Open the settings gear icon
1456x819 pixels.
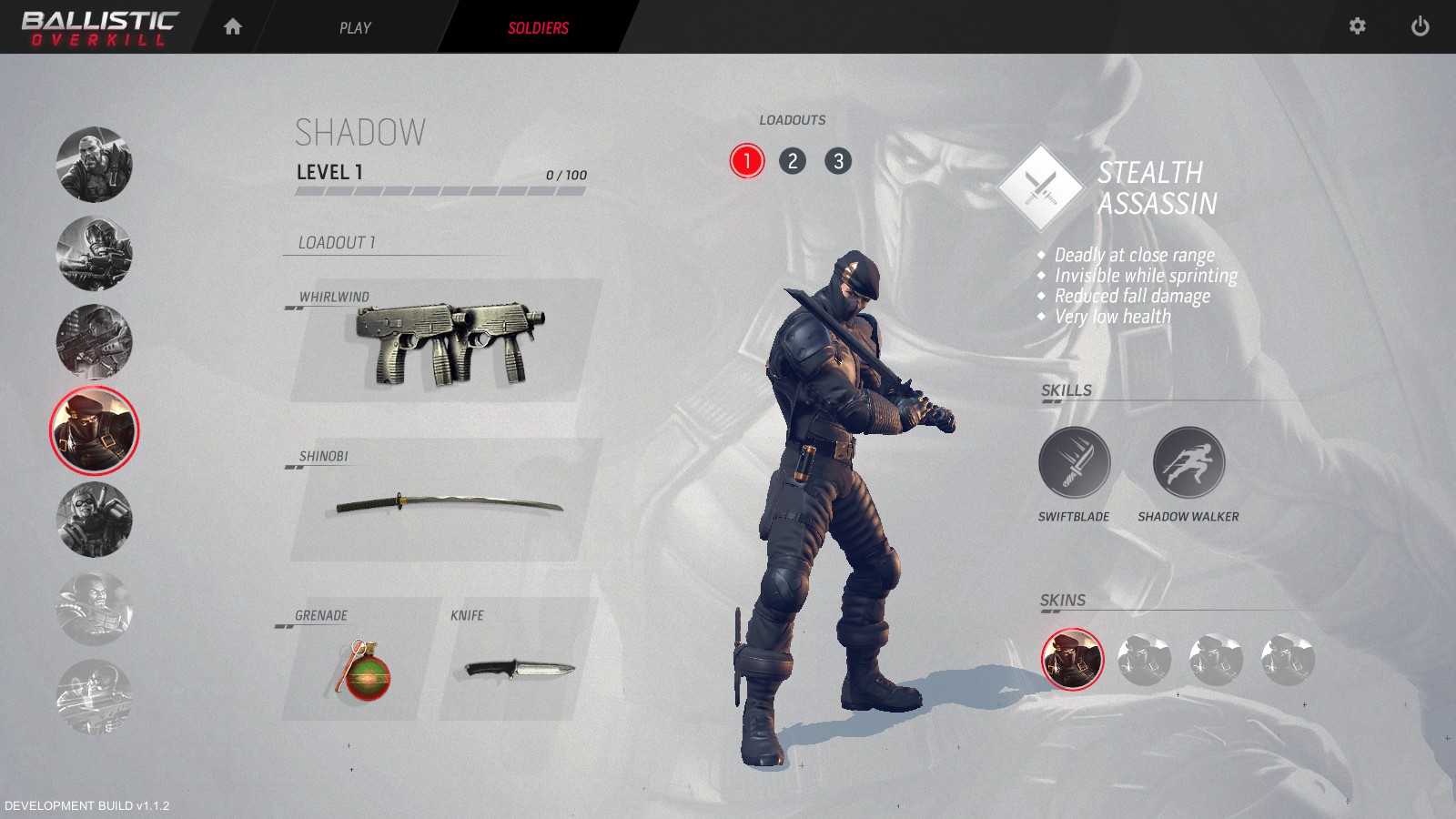tap(1358, 27)
